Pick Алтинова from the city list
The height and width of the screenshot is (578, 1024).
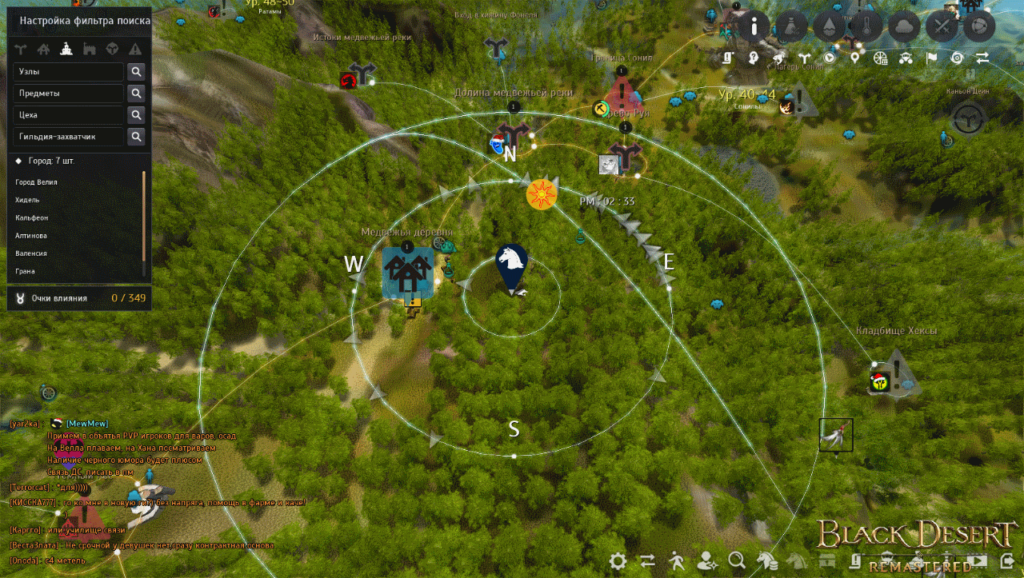(32, 235)
